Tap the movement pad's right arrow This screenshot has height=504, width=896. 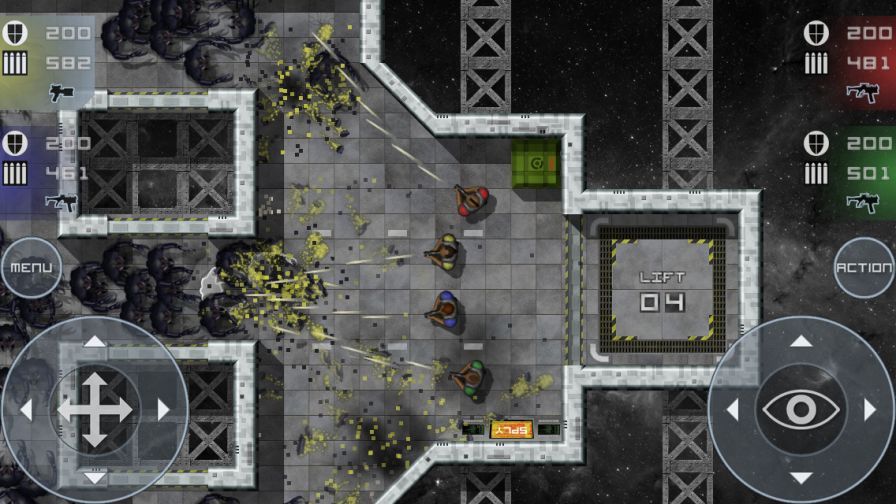162,410
